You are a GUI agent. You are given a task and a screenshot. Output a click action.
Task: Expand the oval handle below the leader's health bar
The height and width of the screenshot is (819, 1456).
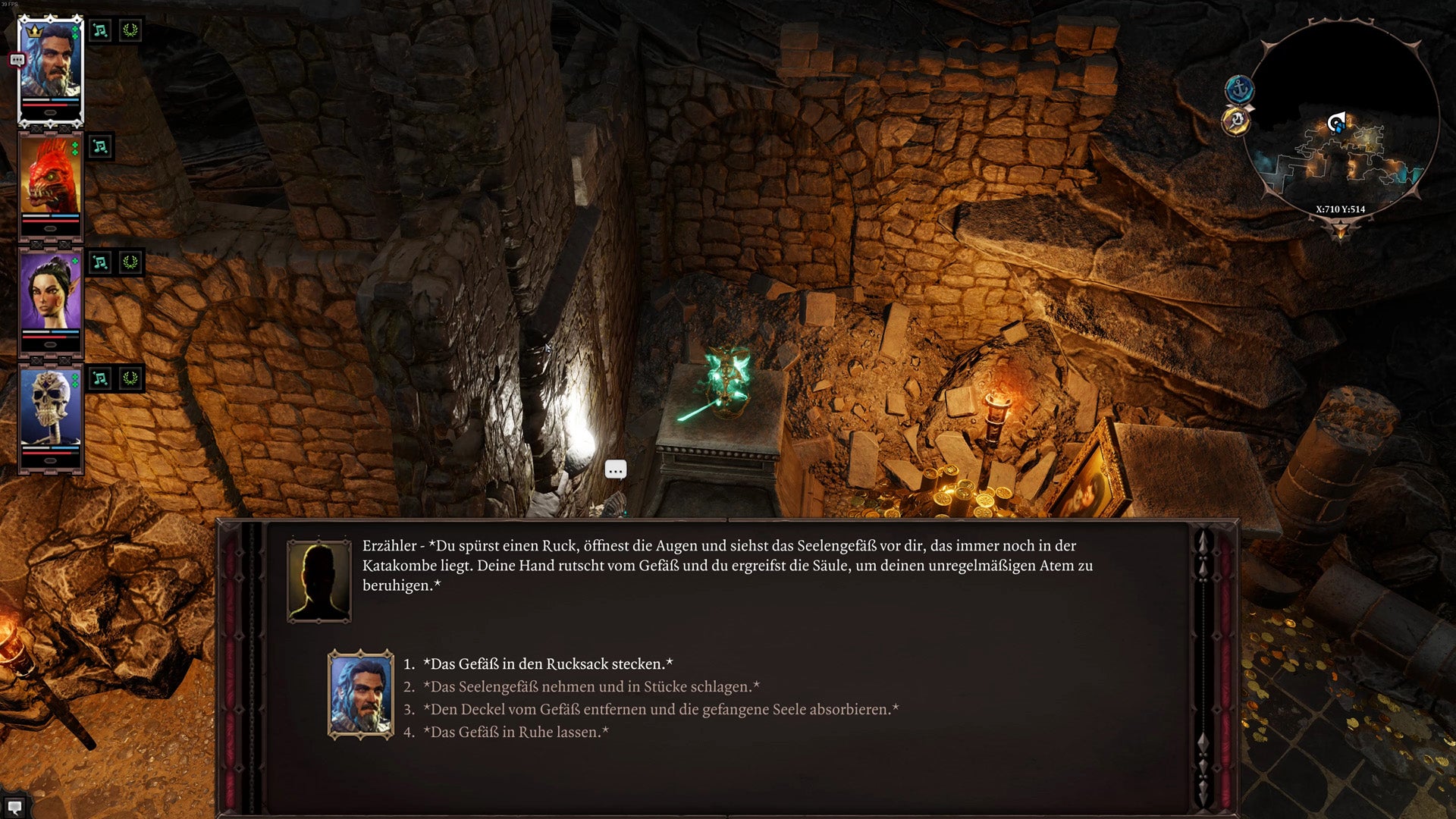click(x=49, y=113)
